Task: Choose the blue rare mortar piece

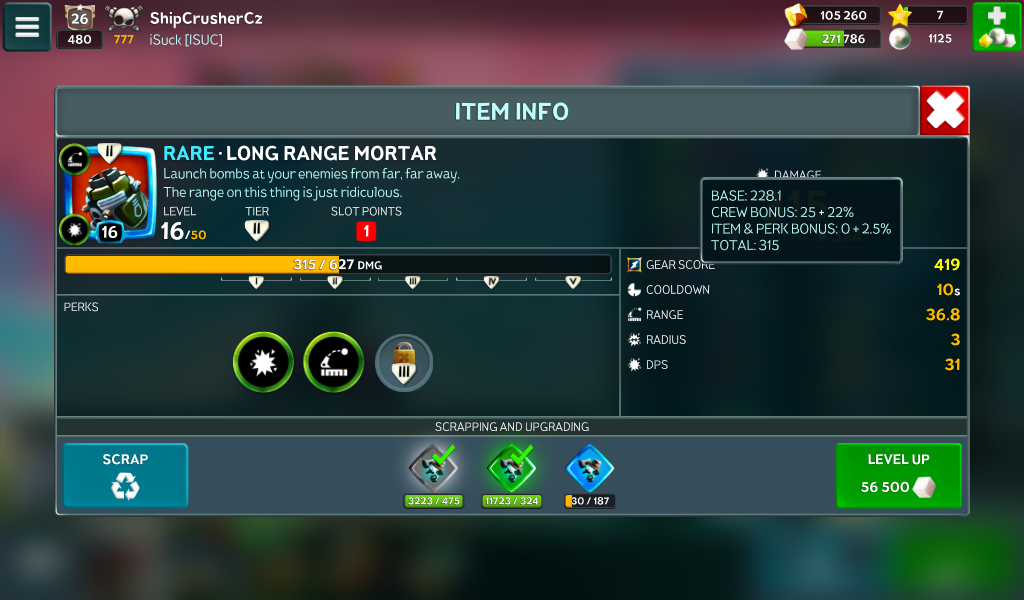Action: tap(590, 468)
